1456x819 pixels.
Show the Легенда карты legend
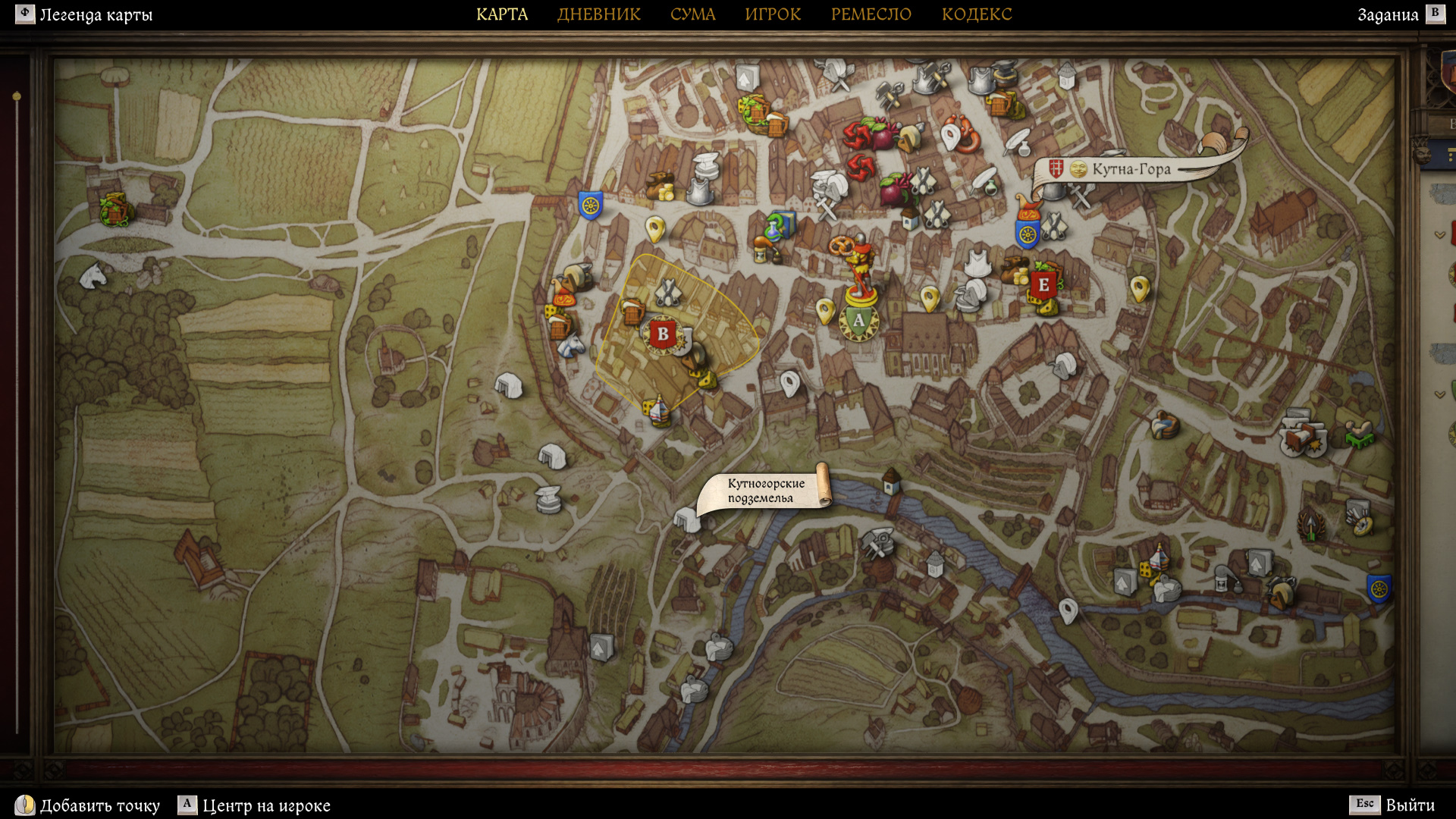coord(85,14)
